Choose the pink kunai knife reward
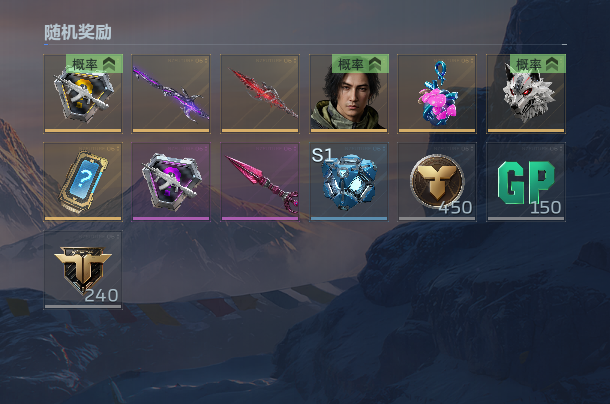The height and width of the screenshot is (404, 610). [260, 181]
